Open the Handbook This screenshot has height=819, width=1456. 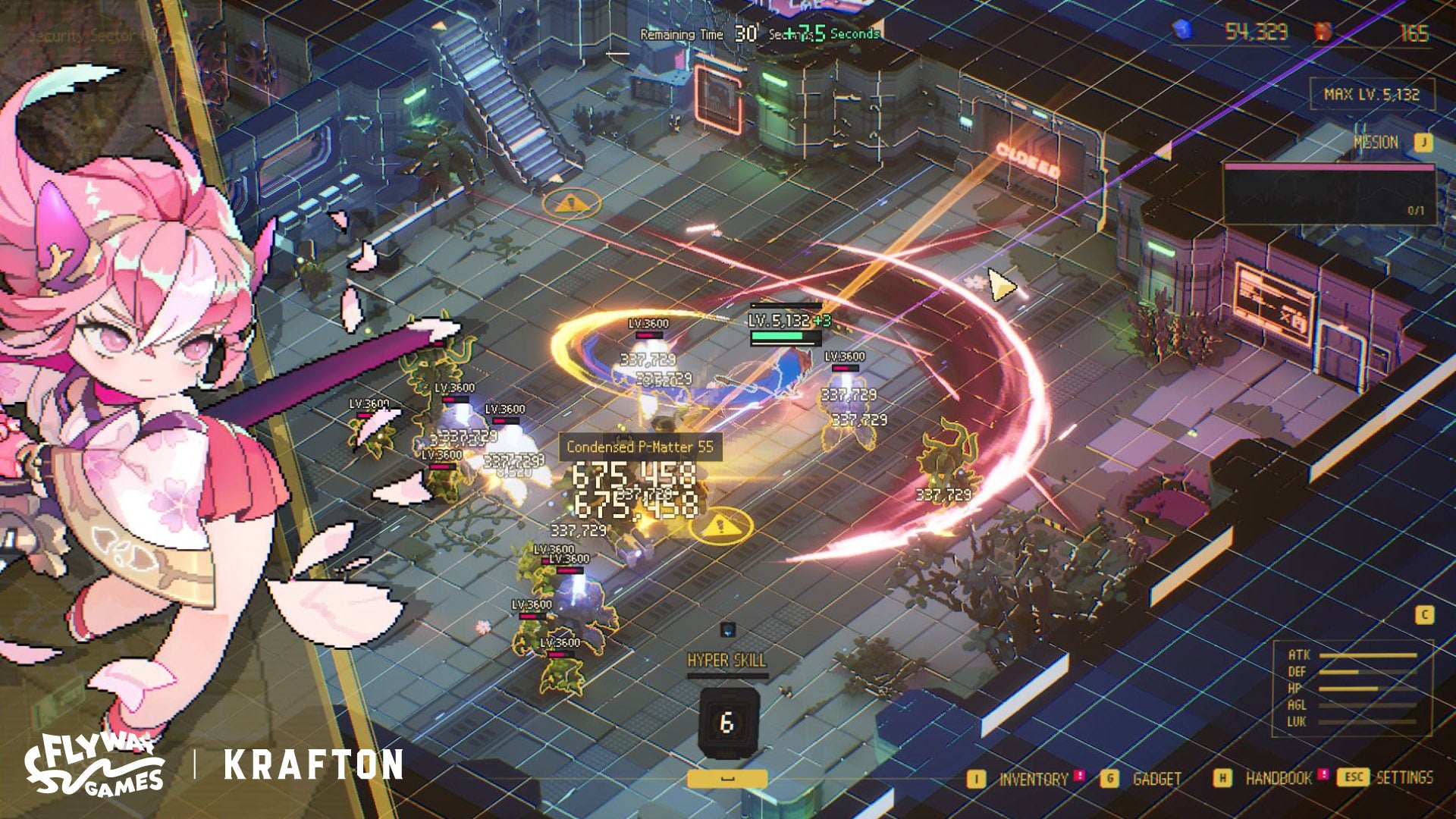(x=1278, y=779)
